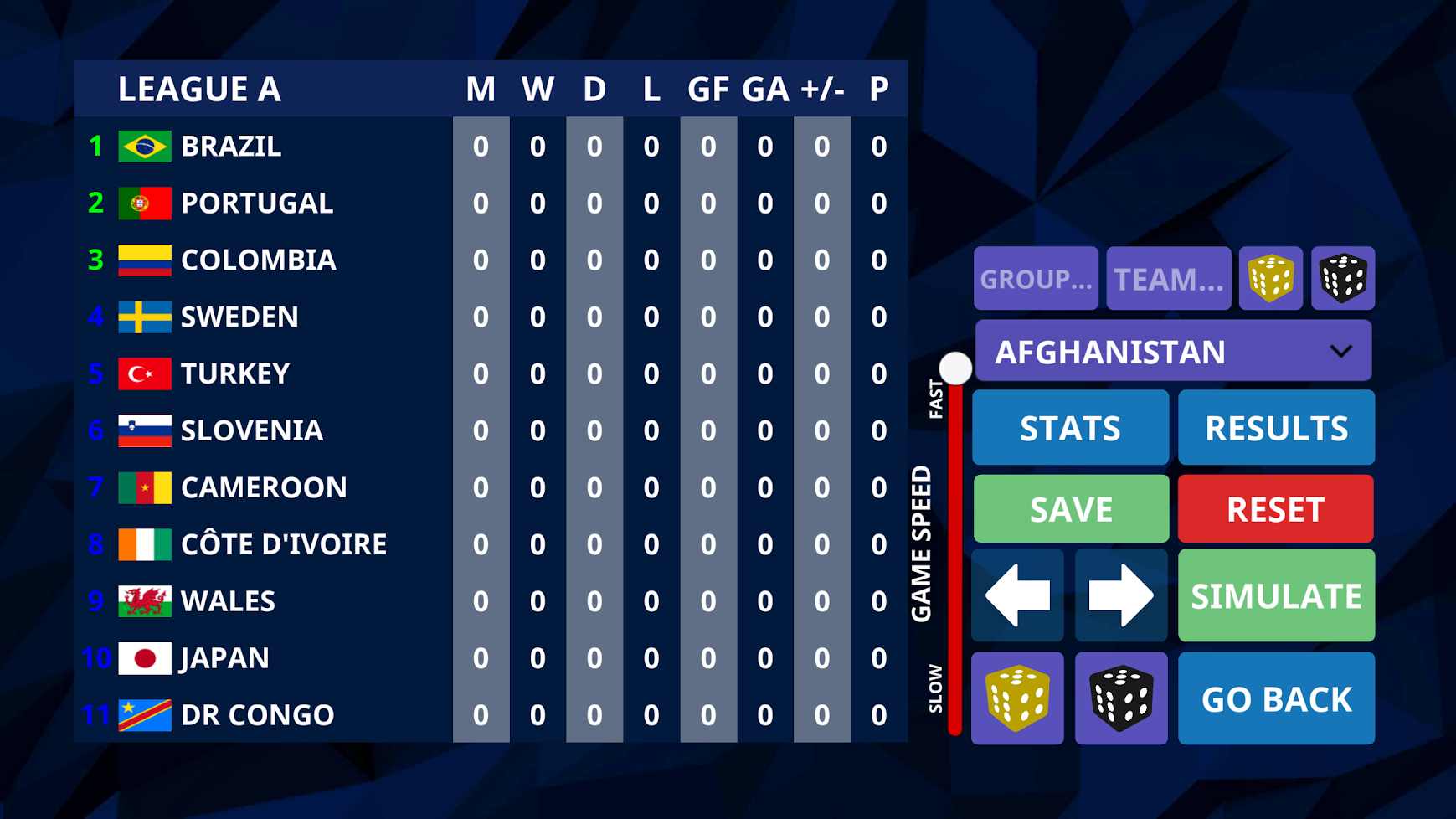Click the Japan flag icon

tap(144, 658)
